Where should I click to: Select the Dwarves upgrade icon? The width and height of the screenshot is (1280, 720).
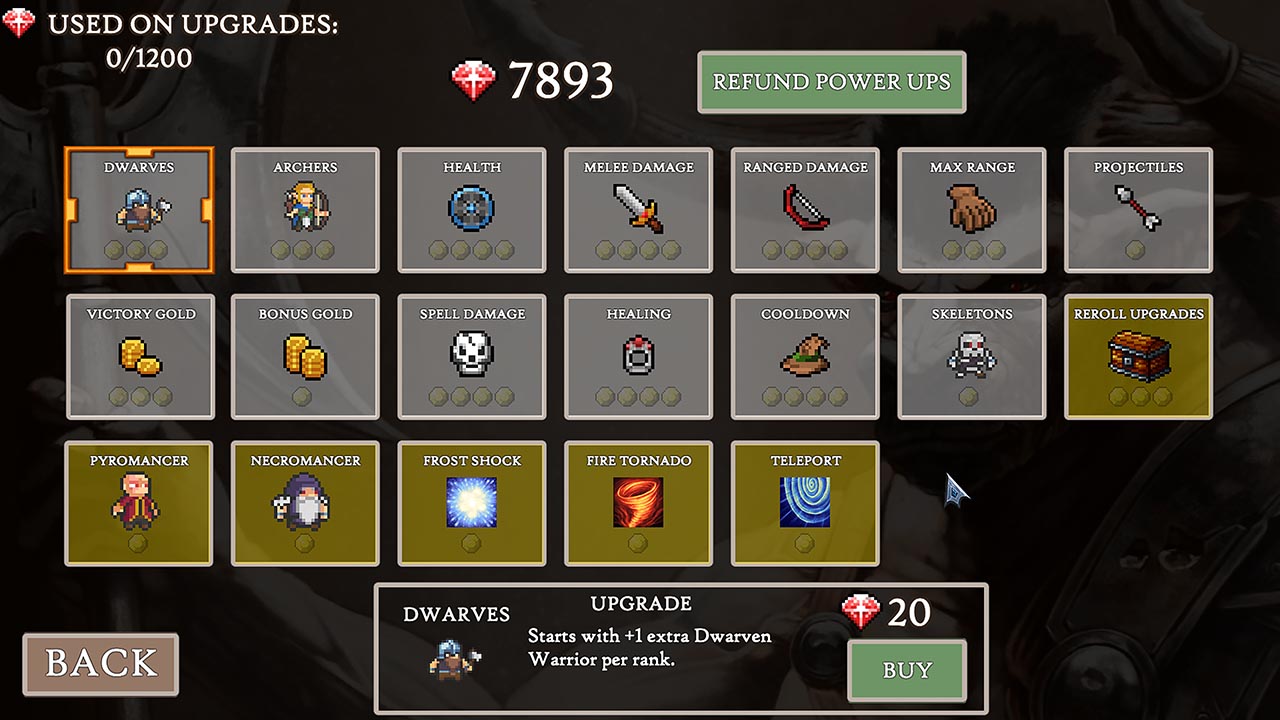coord(138,210)
